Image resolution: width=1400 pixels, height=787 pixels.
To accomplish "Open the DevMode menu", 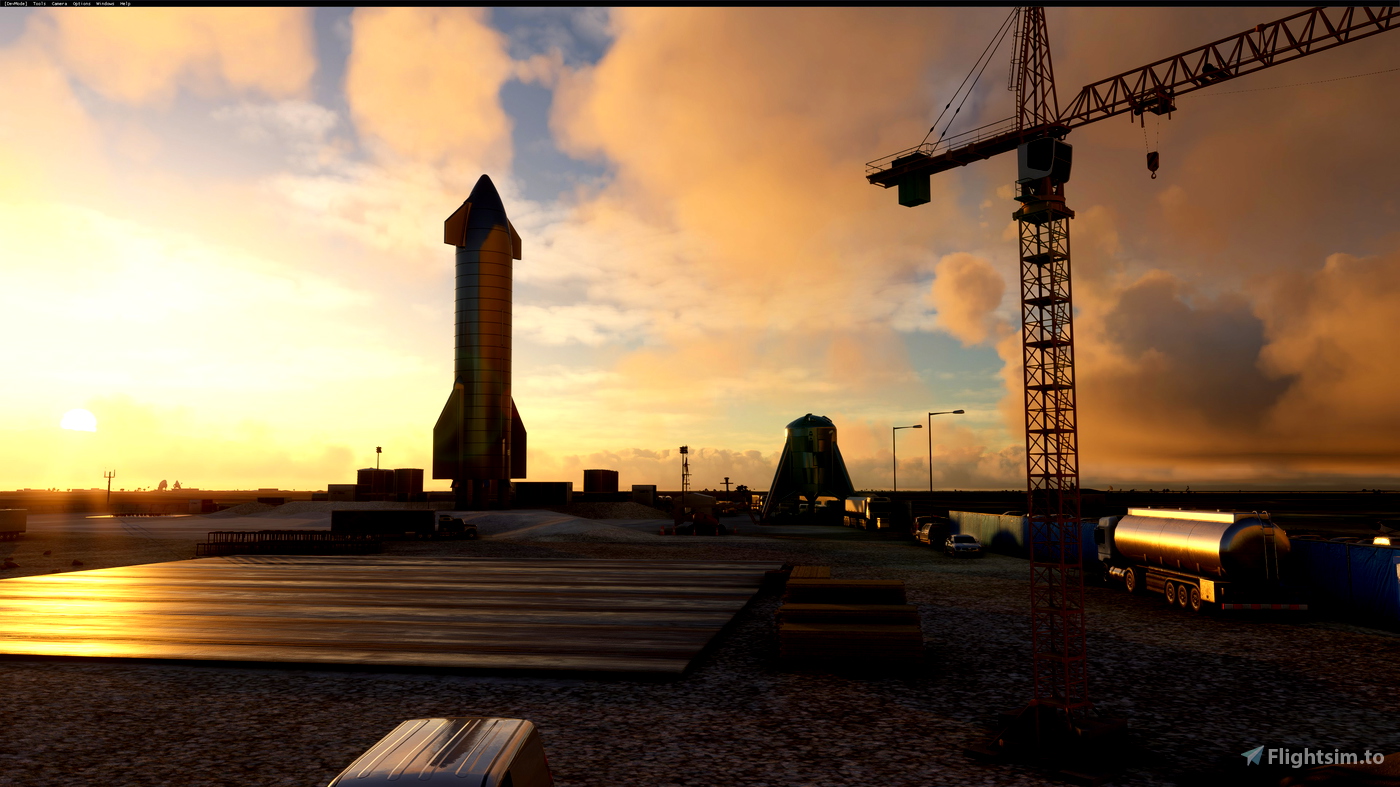I will click(x=14, y=3).
